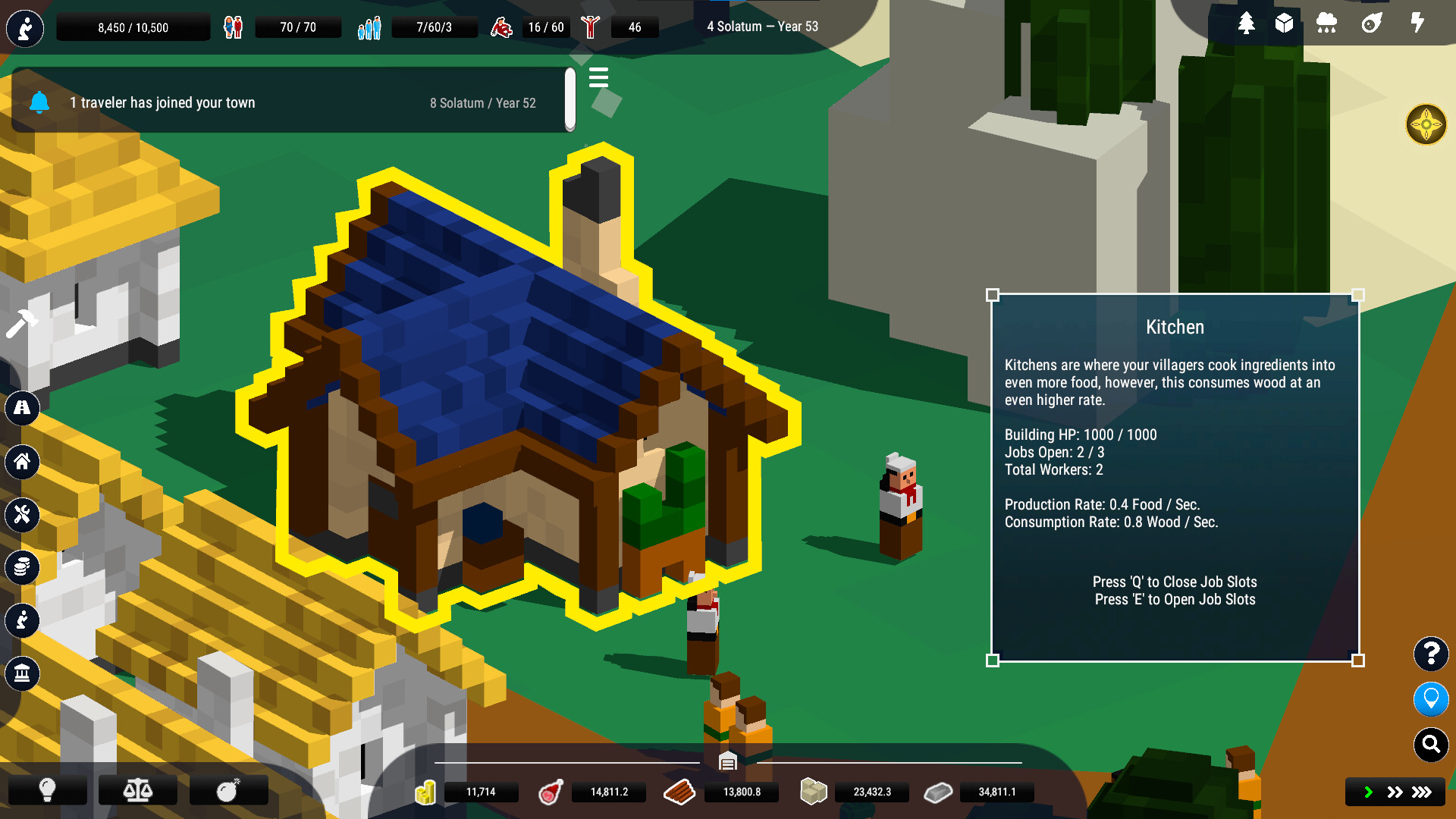Open the trade scales menu

[x=137, y=790]
